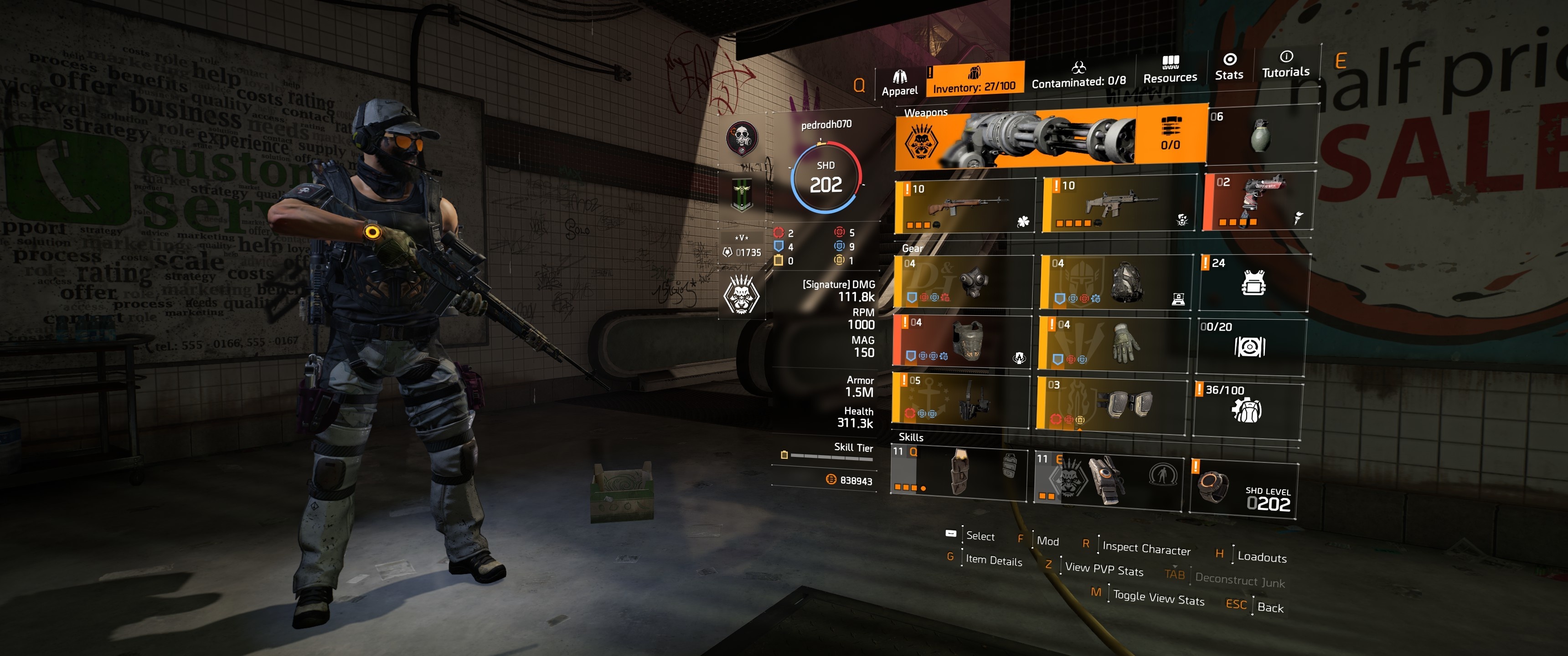This screenshot has height=656, width=1568.
Task: Open the Resources tab
Action: click(x=1169, y=70)
